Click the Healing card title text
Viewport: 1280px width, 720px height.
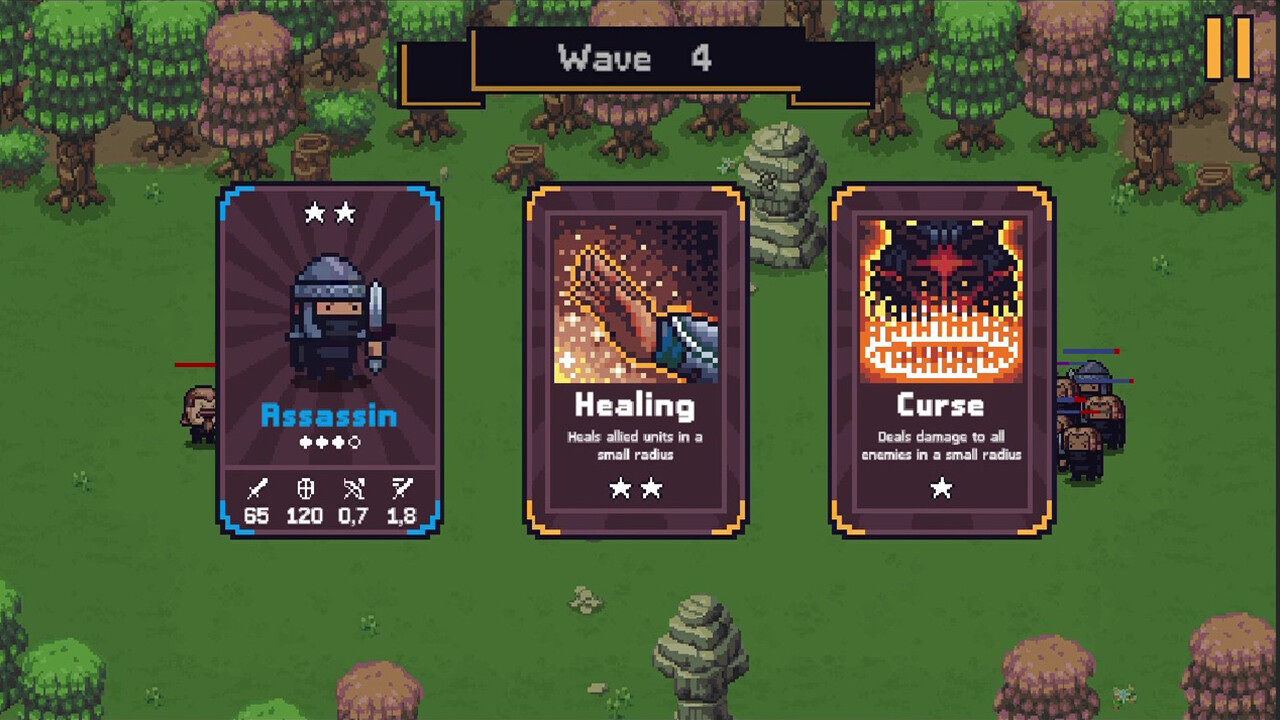coord(637,406)
